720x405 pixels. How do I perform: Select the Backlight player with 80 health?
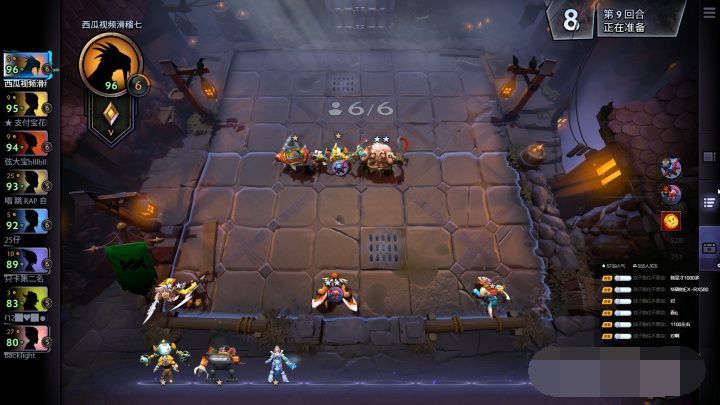pos(26,336)
